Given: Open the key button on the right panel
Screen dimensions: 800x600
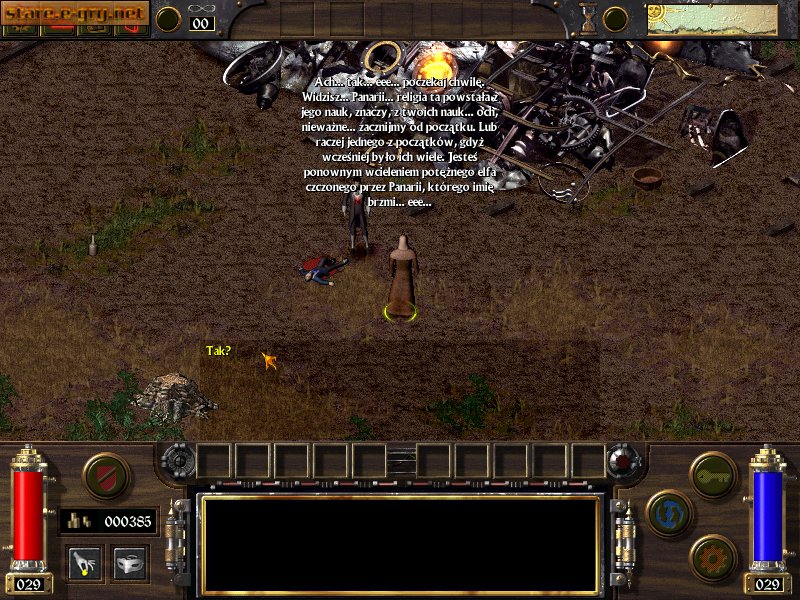Looking at the screenshot, I should point(712,476).
